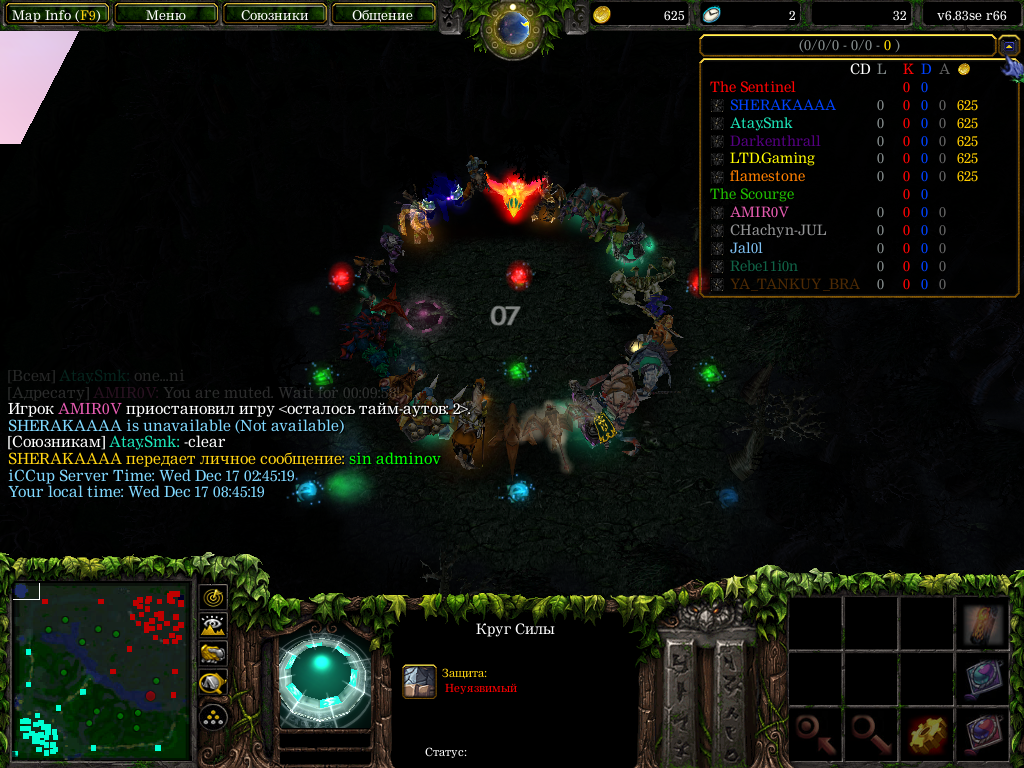Select AMIR0V row in the scoreboard
This screenshot has width=1024, height=768.
tap(759, 212)
